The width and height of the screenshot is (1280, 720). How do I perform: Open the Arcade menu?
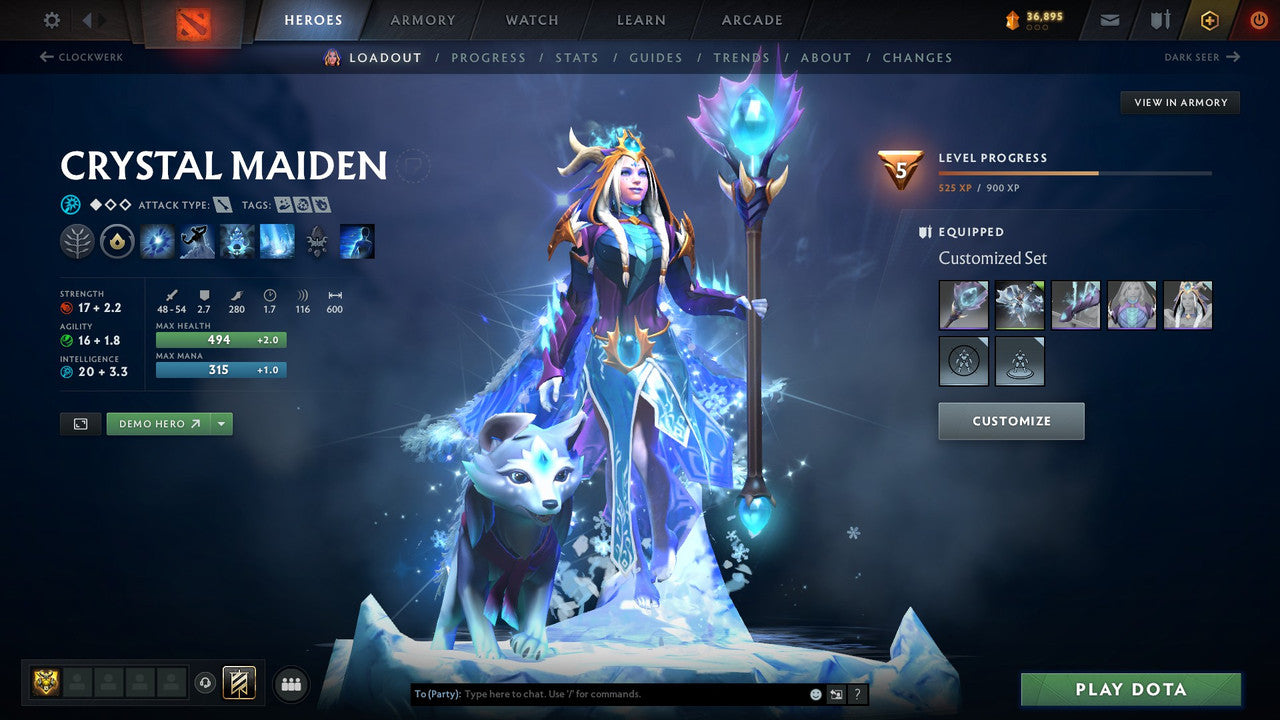(x=750, y=19)
